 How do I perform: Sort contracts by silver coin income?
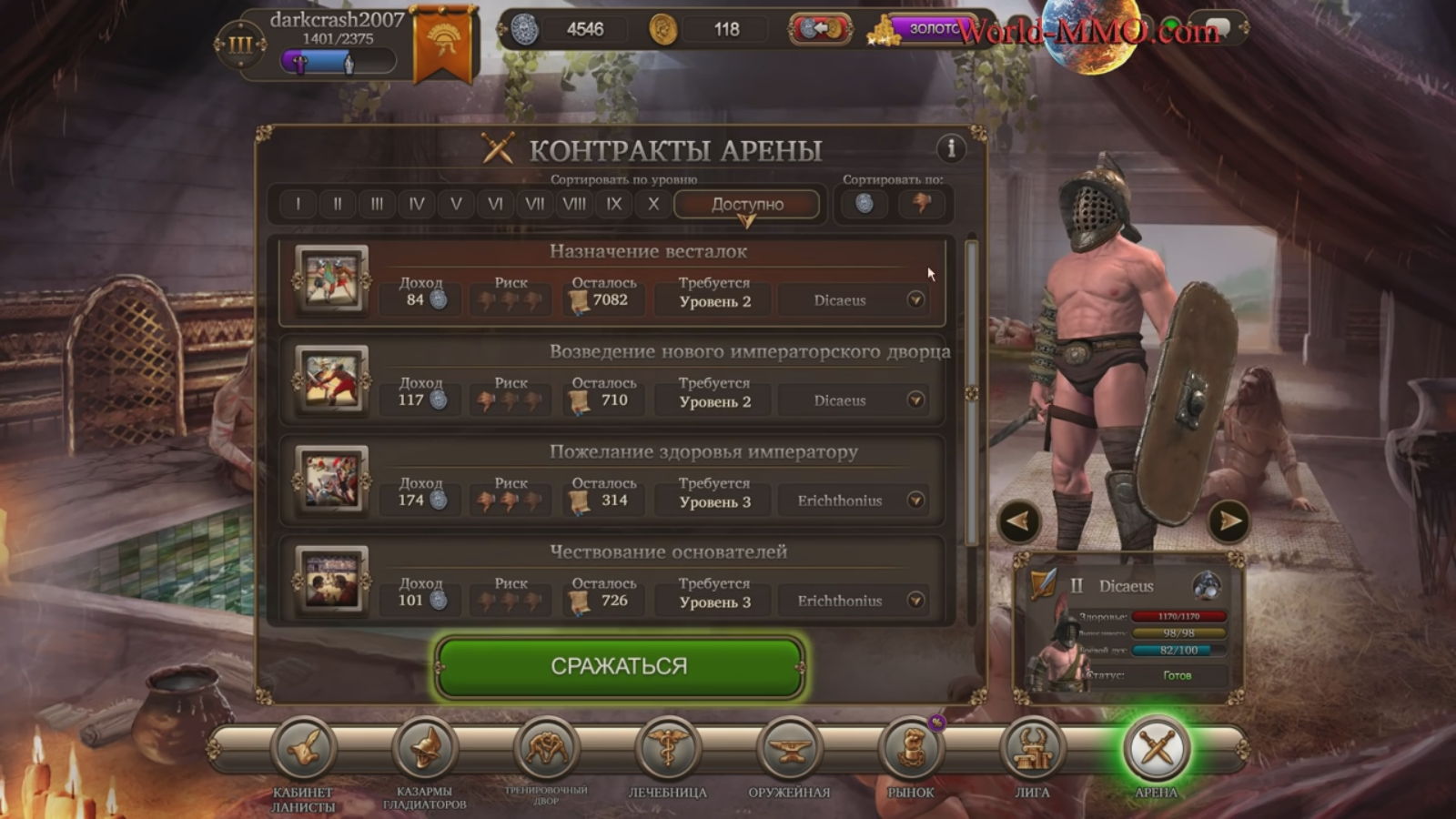[864, 204]
